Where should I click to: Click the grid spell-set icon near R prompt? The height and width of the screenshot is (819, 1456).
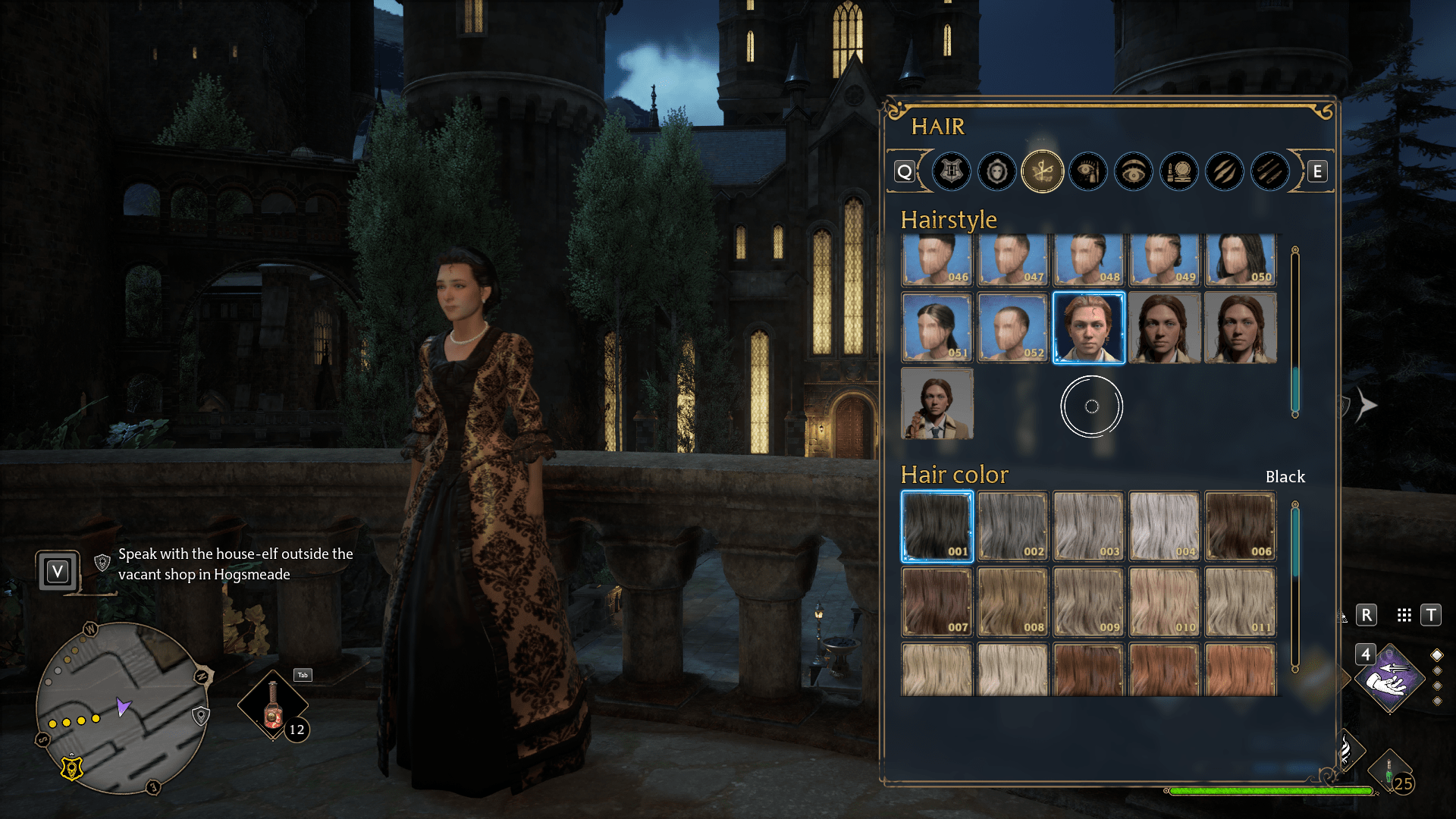tap(1404, 615)
